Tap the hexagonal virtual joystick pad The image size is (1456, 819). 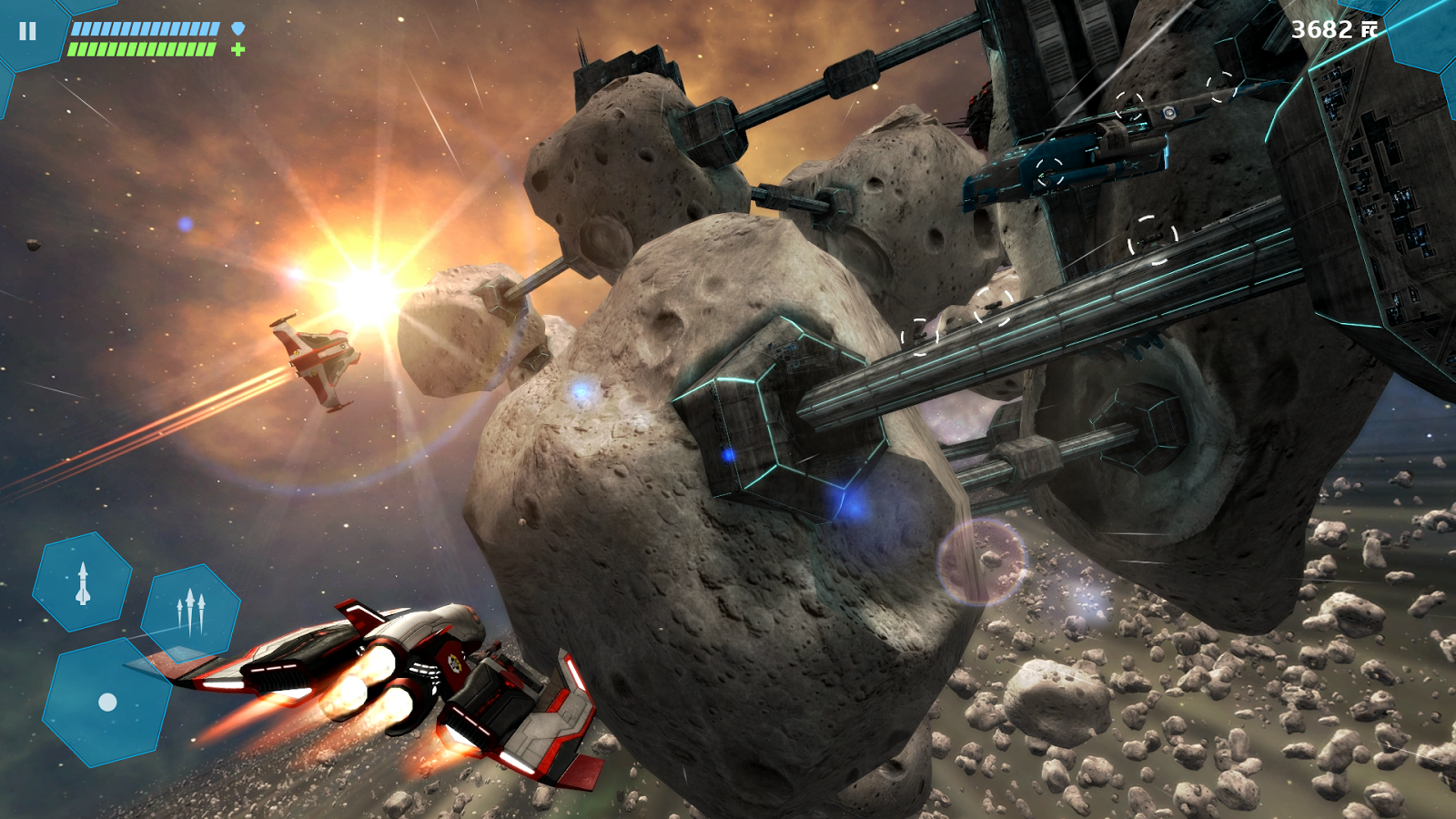click(107, 702)
